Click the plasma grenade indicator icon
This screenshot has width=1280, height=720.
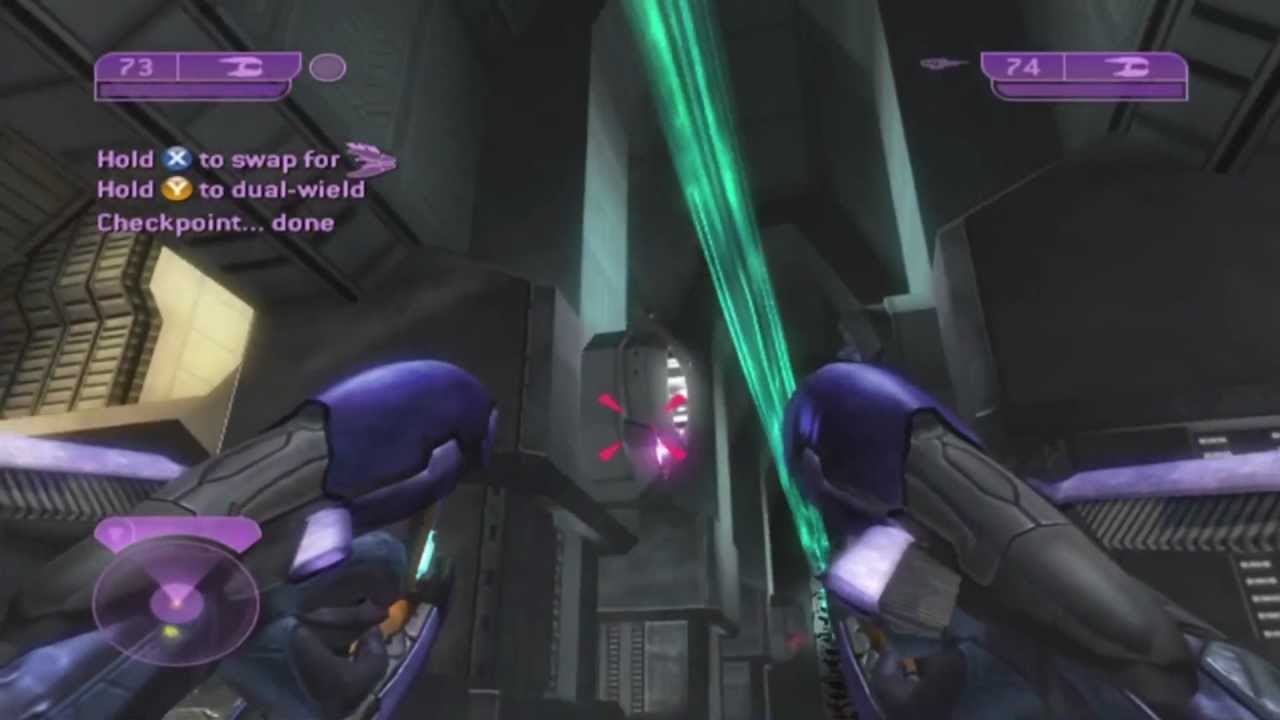[329, 67]
